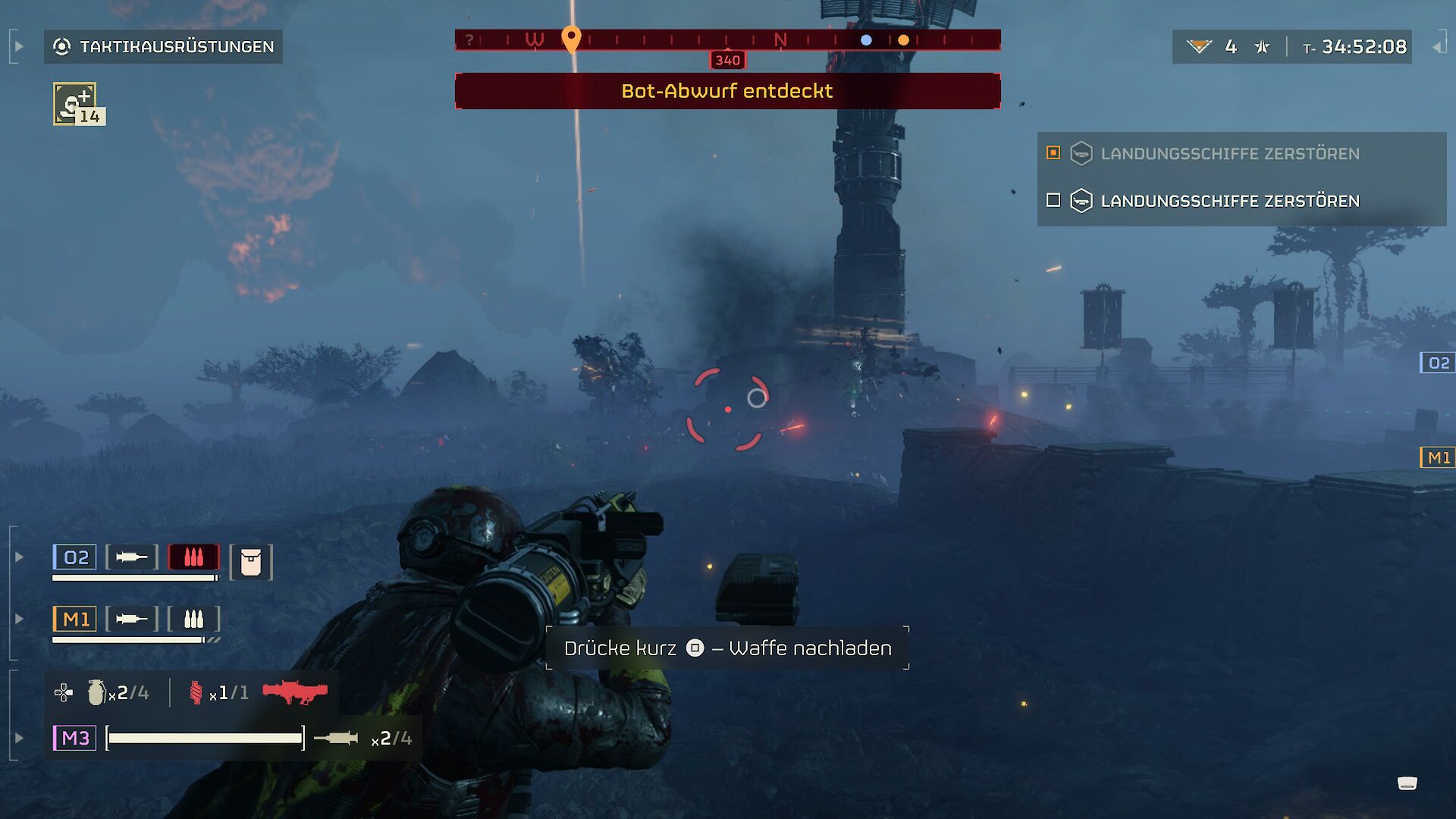Expand the arrow beside the O2 weapon panel

(x=17, y=557)
